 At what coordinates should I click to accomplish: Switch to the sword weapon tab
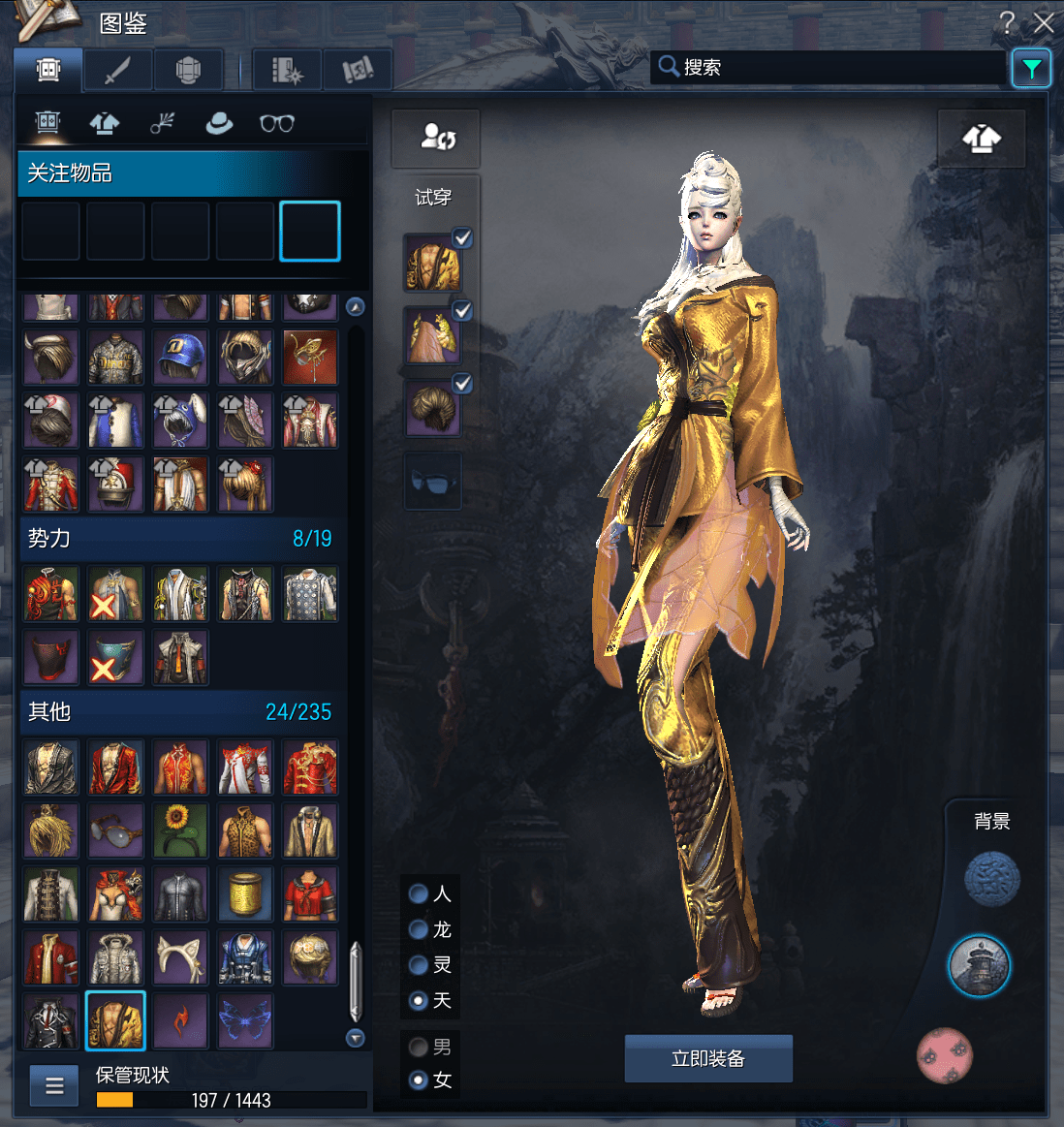click(117, 70)
